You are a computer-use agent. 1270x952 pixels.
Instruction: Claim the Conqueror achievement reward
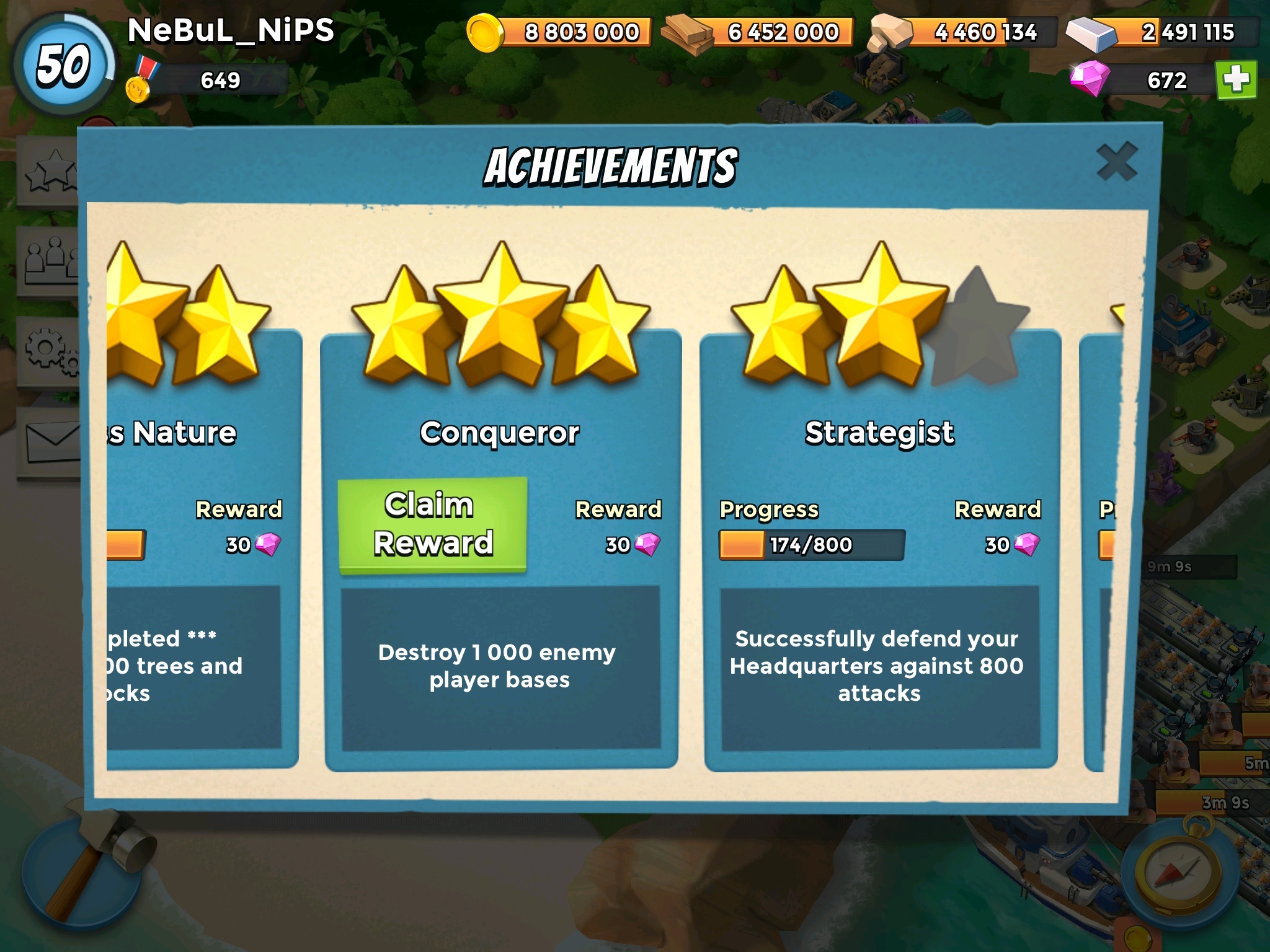coord(432,525)
